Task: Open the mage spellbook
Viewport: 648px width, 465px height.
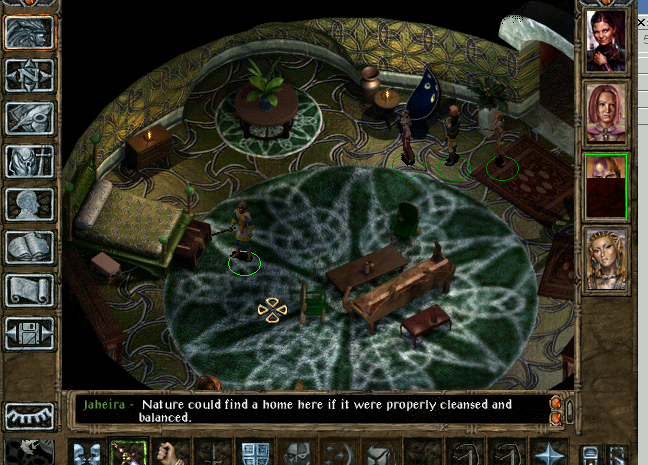Action: (x=29, y=247)
